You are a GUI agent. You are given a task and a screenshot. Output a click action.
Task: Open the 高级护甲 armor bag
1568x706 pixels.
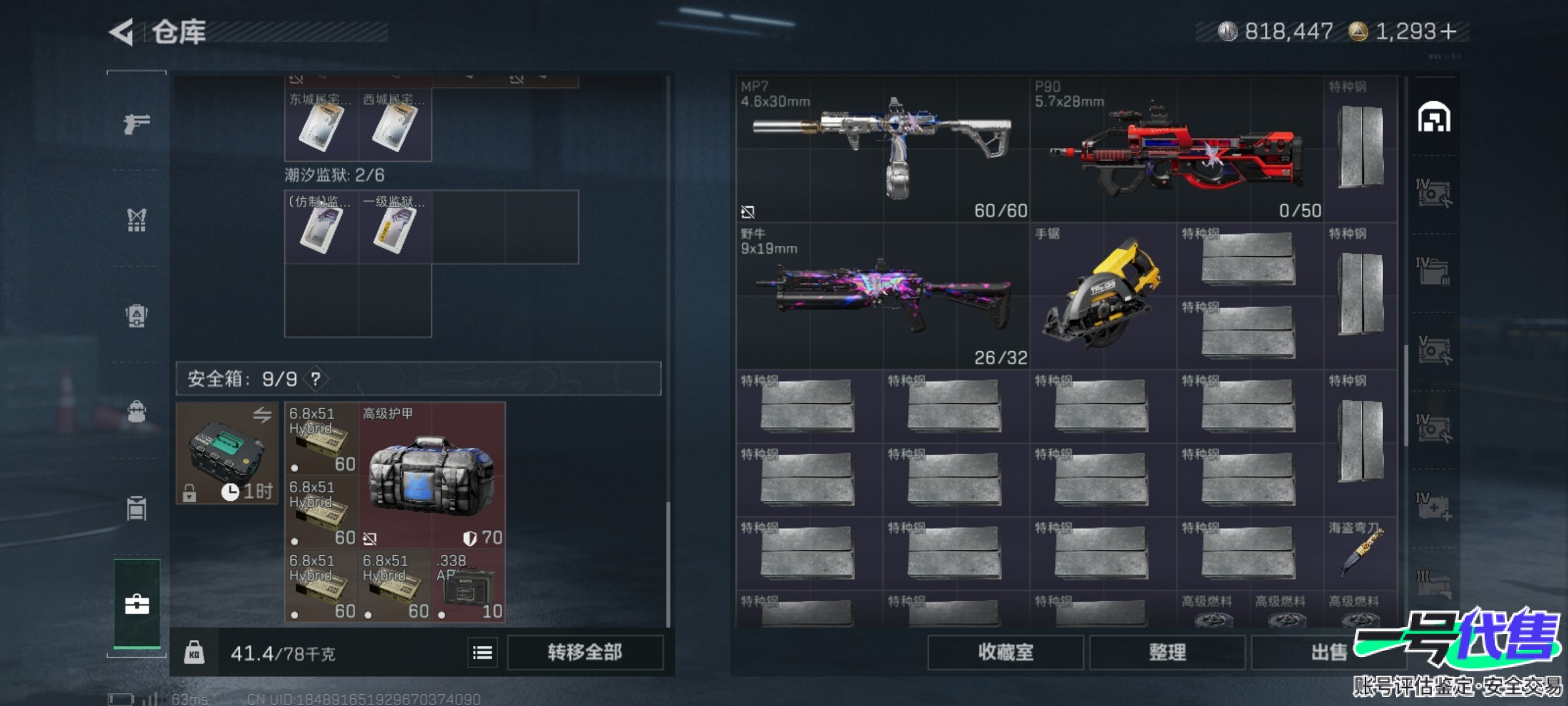coord(431,475)
